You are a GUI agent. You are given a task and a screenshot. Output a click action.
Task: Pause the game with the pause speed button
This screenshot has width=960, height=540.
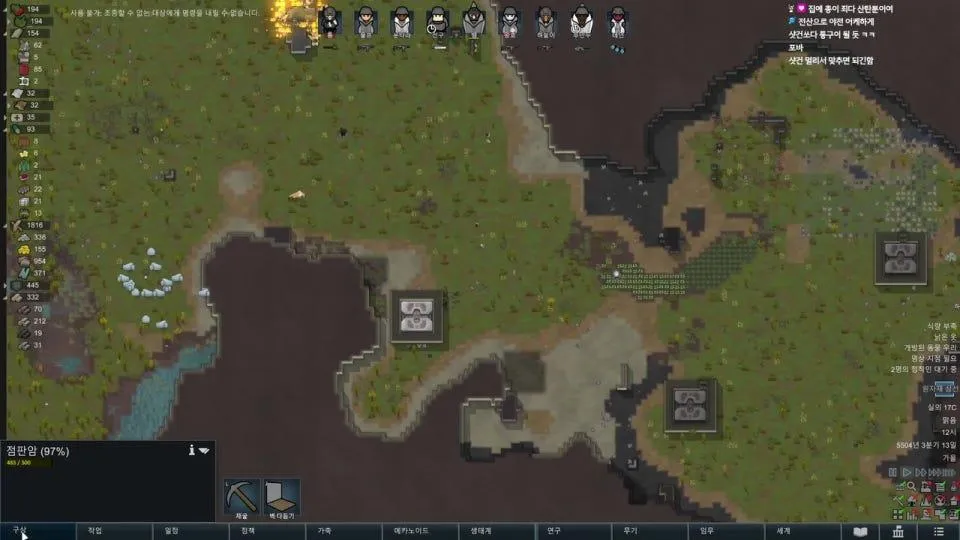tap(893, 472)
